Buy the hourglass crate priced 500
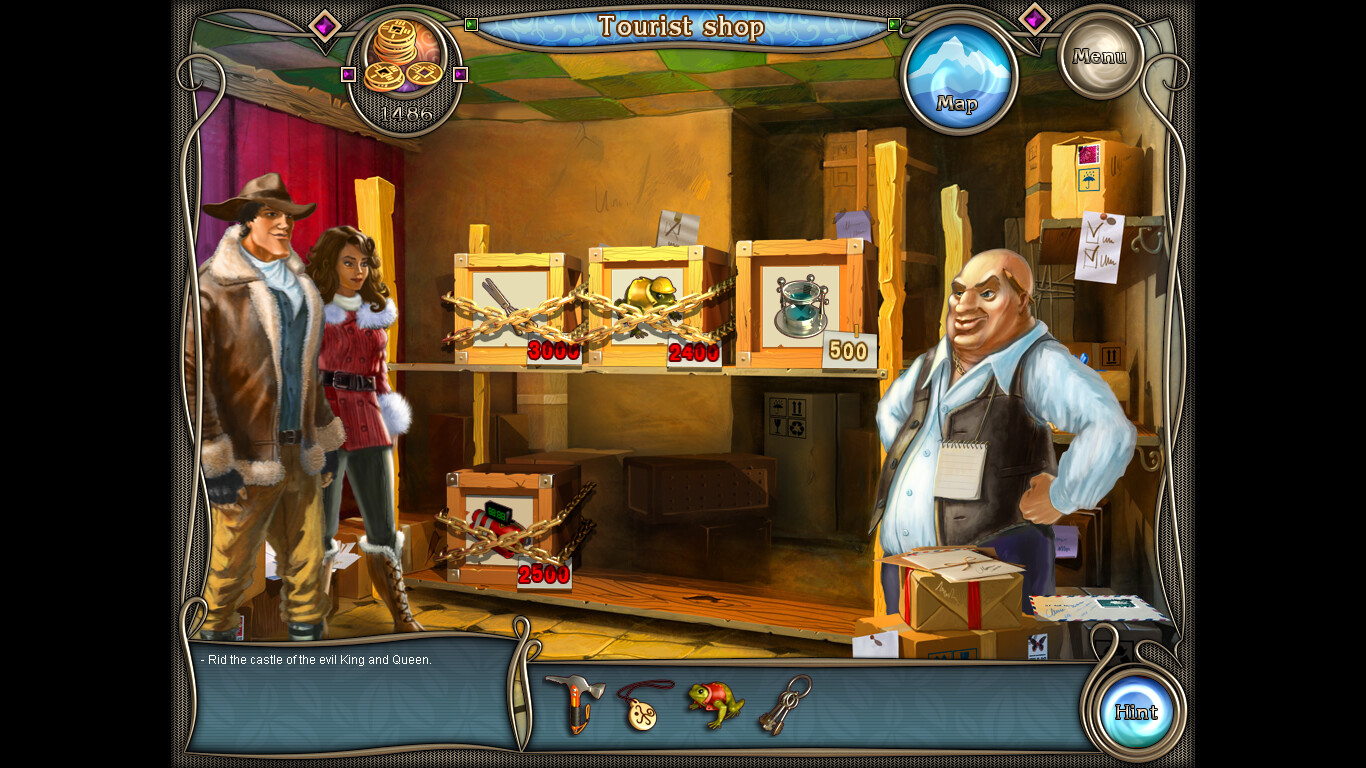The image size is (1366, 768). click(x=802, y=305)
